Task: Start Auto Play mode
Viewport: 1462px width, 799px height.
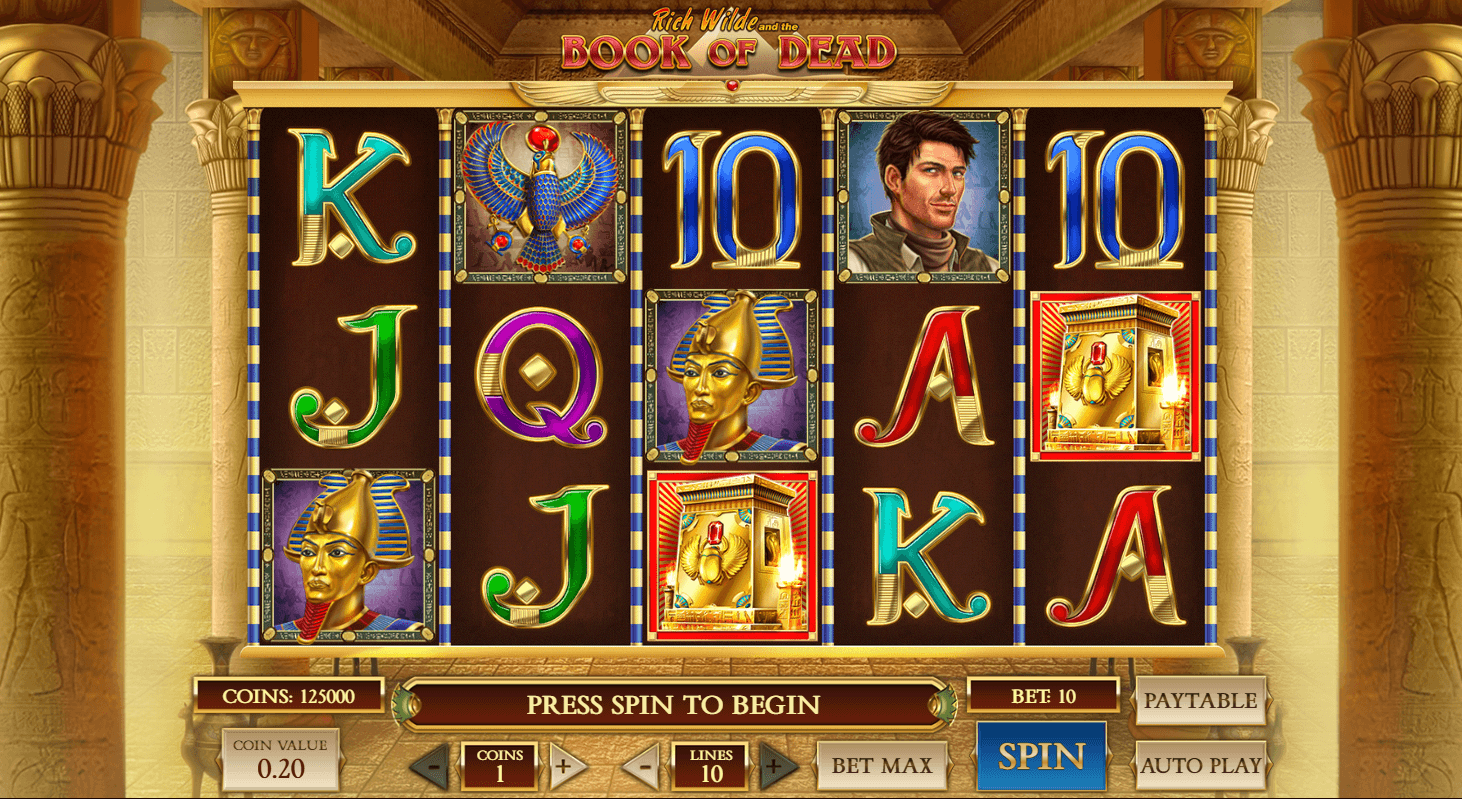Action: tap(1200, 766)
